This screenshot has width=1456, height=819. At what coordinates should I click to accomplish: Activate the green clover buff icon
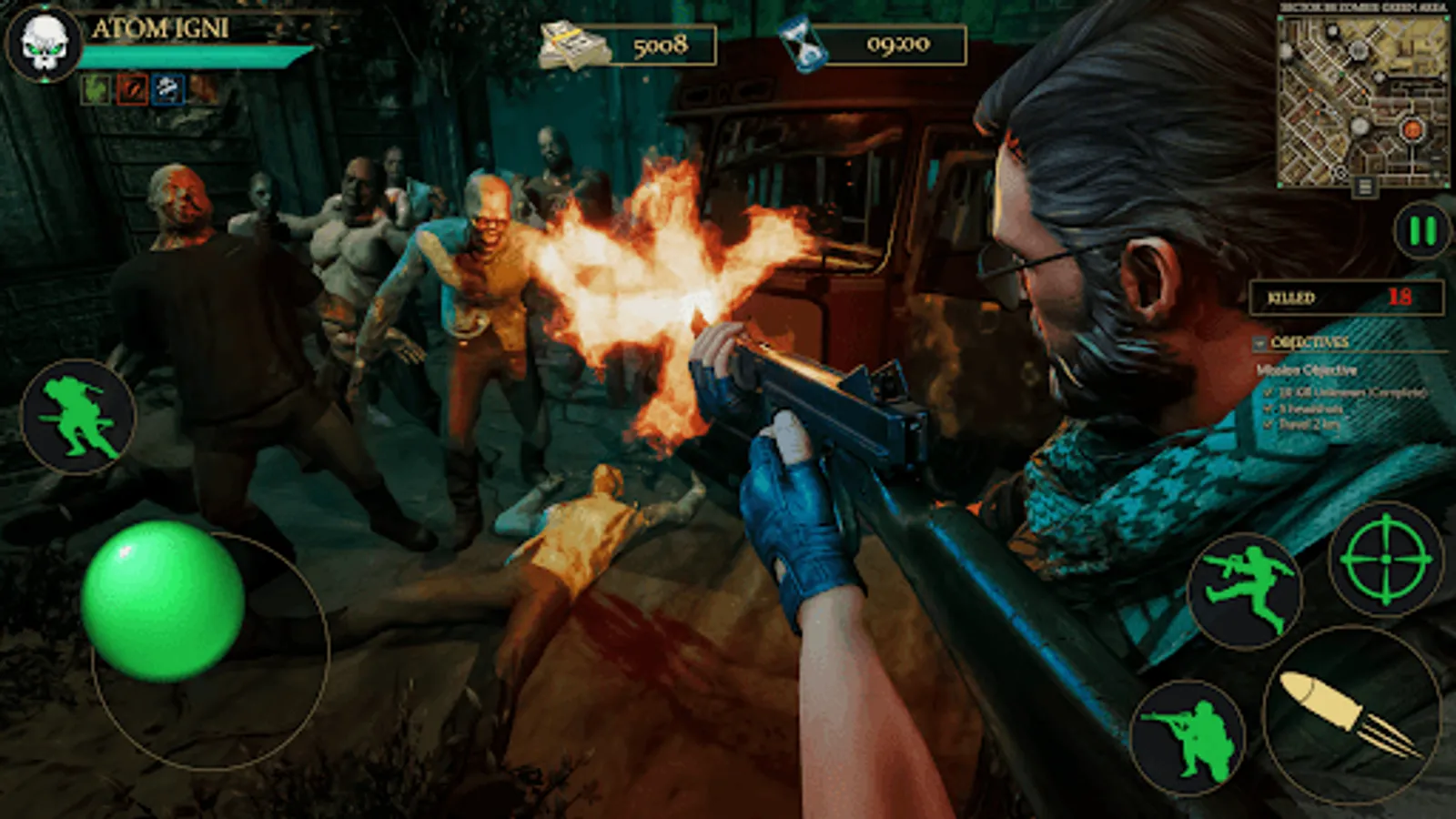click(96, 89)
